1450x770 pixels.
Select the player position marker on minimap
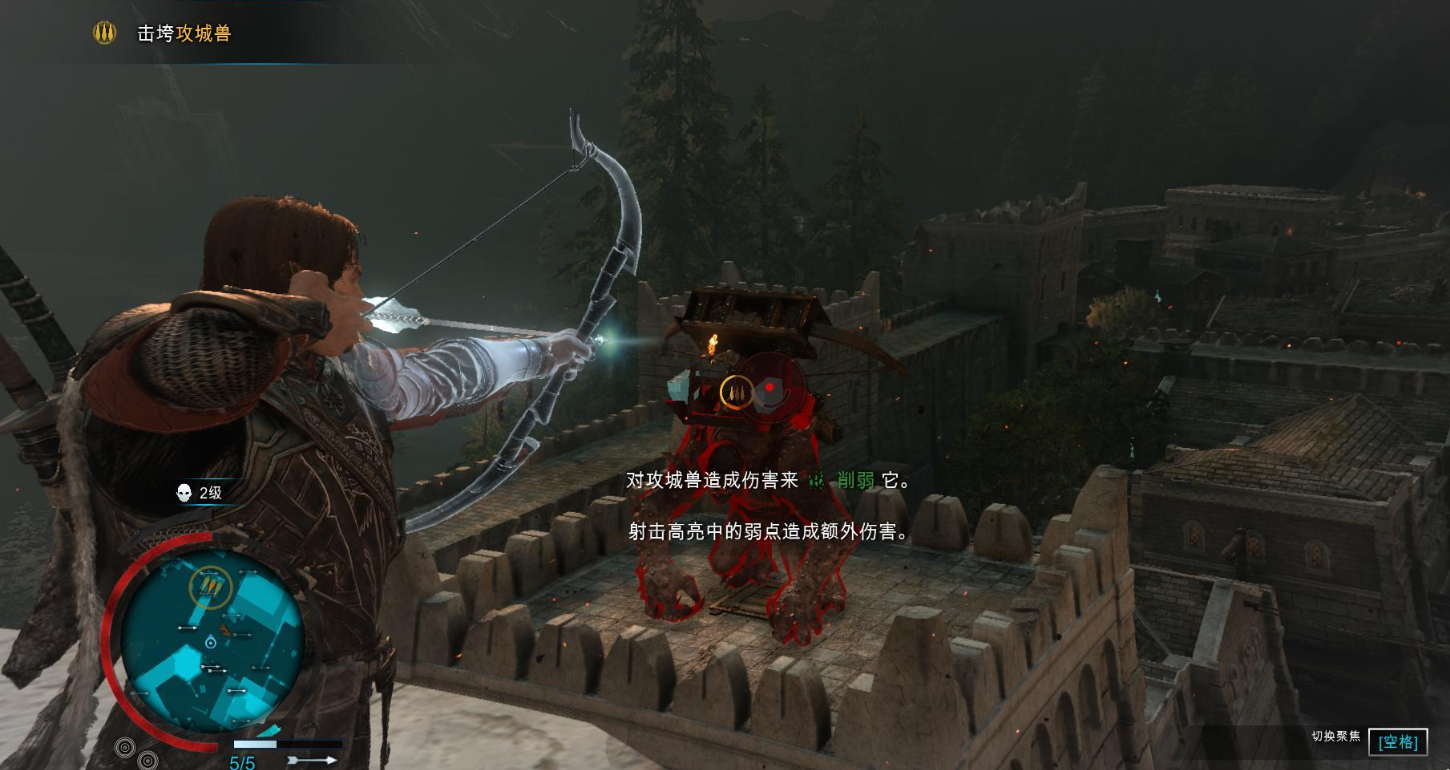pos(210,641)
